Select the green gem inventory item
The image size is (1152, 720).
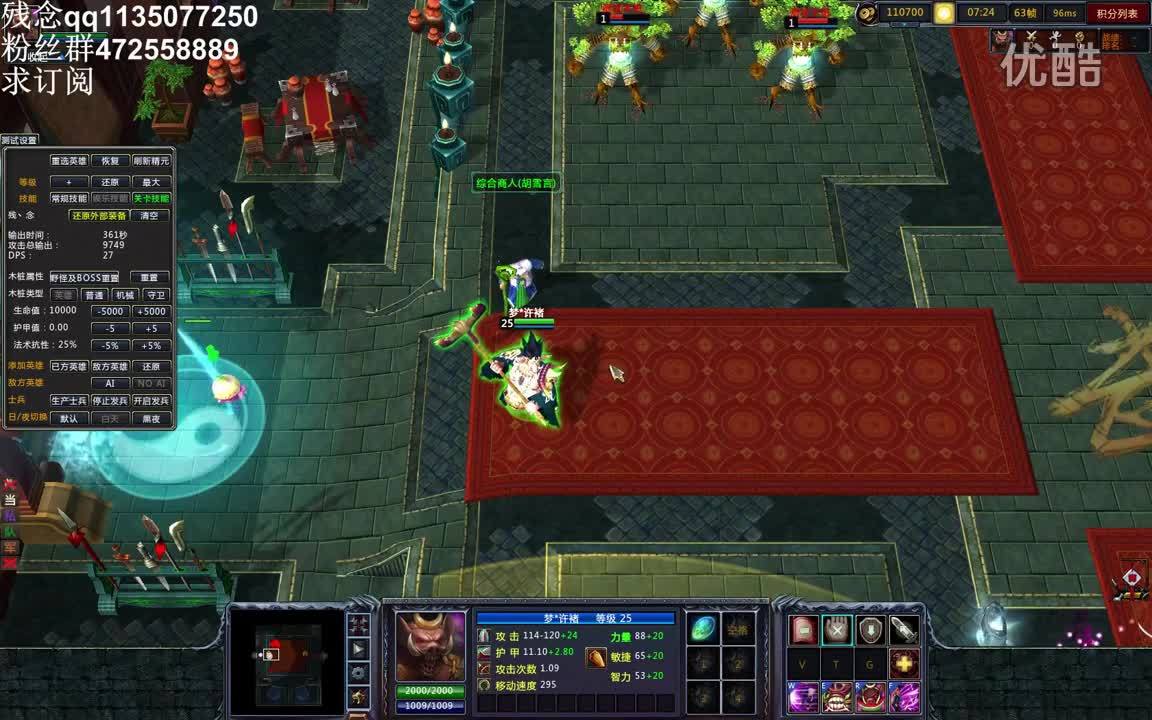point(703,629)
